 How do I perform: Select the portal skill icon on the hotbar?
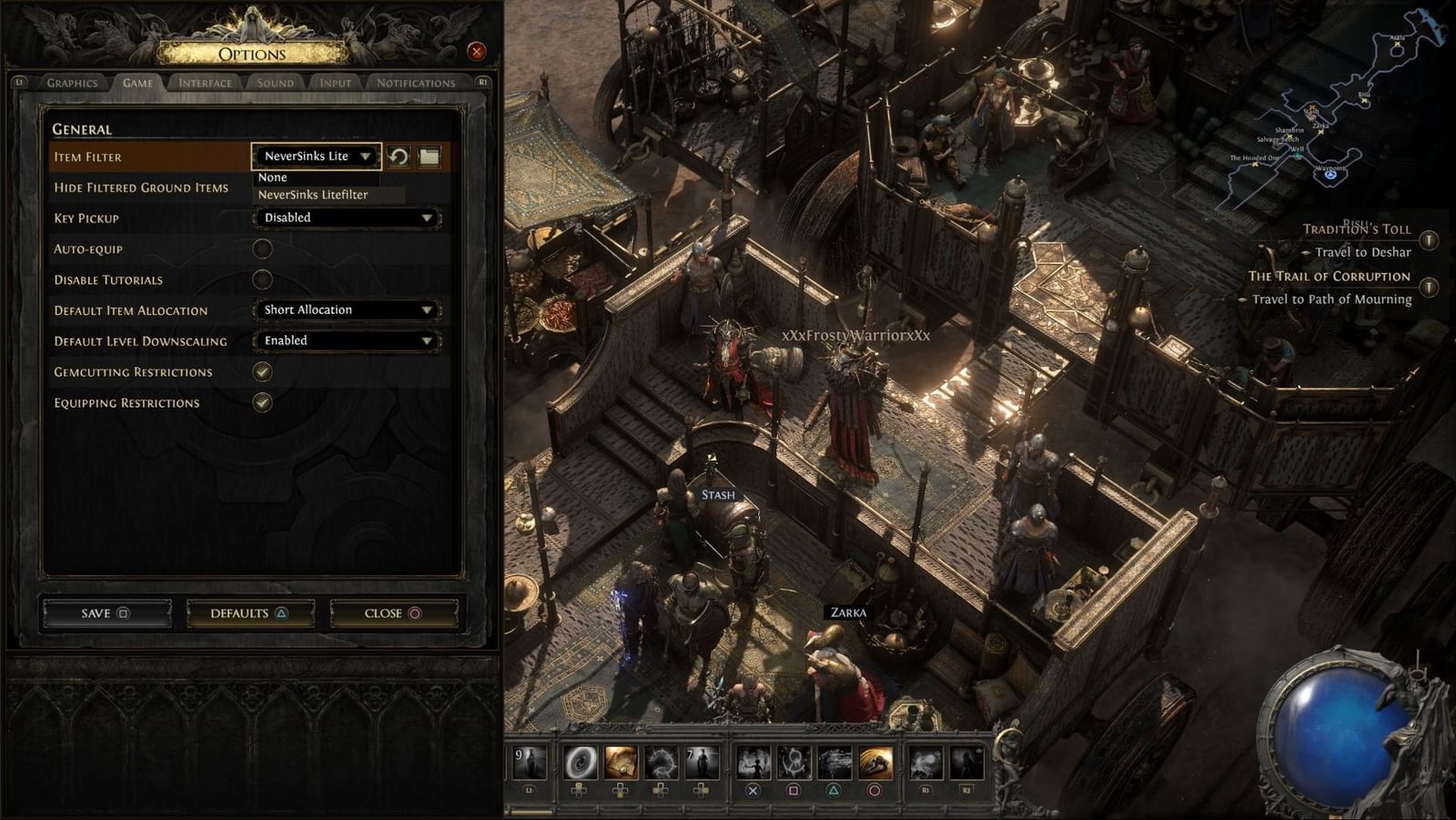(581, 763)
